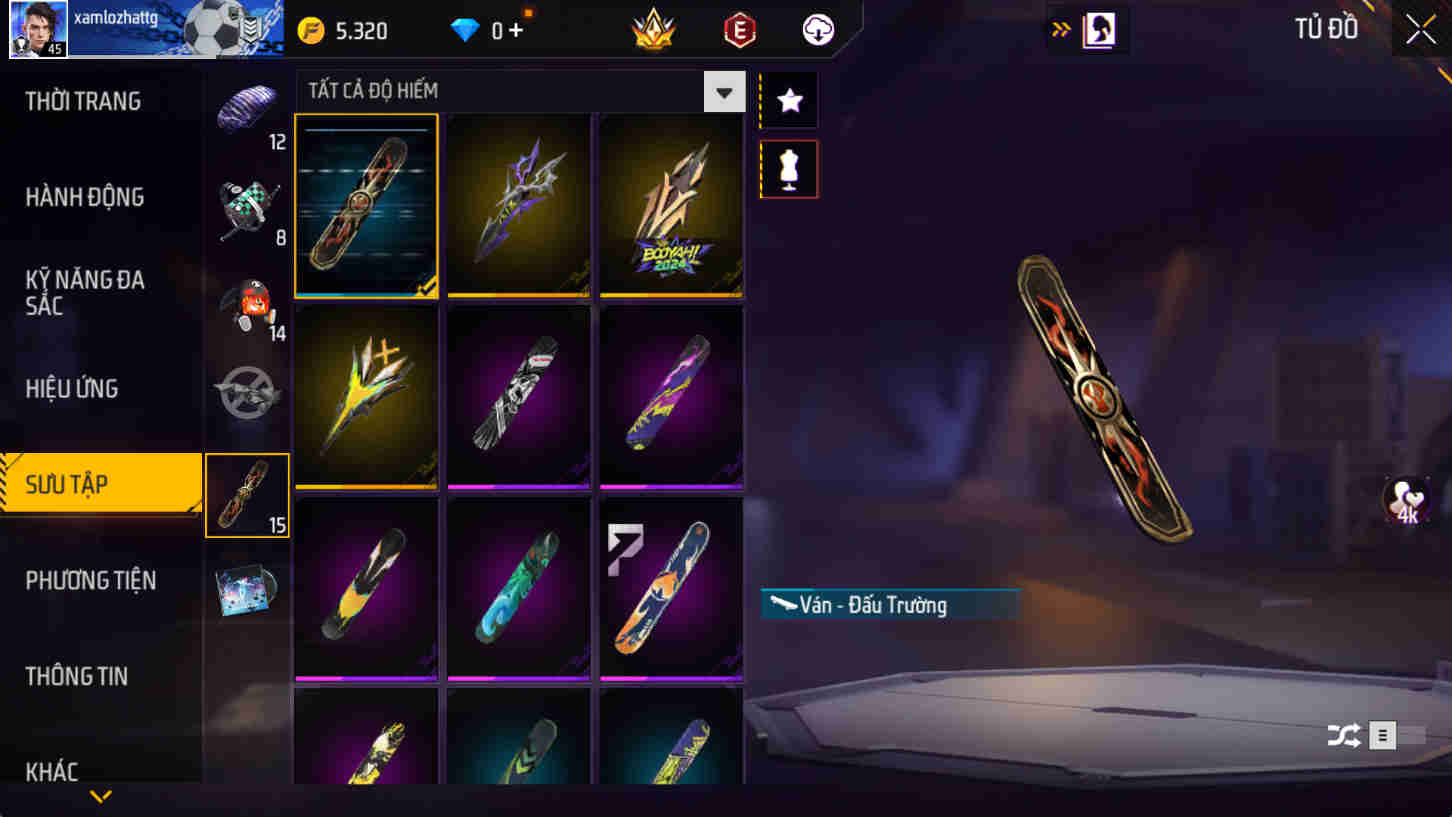Image resolution: width=1452 pixels, height=817 pixels.
Task: Open the HIỆU ỨNG section in the sidebar
Action: point(70,388)
